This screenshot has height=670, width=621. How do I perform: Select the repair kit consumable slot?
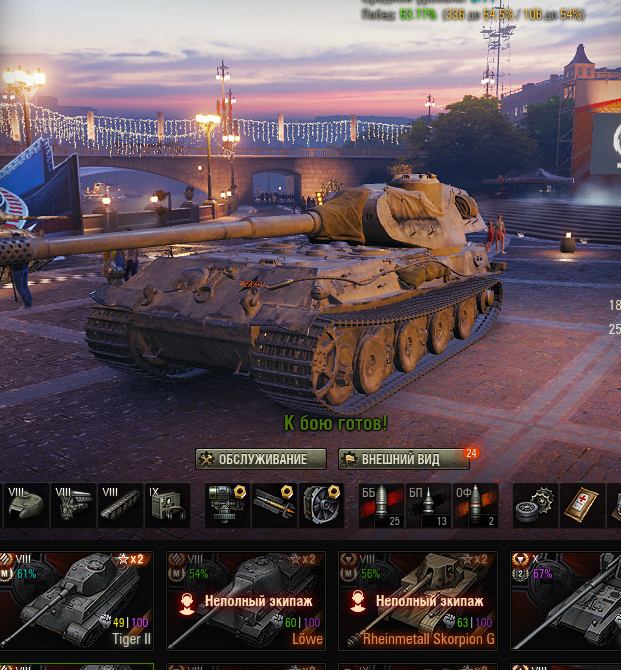point(533,505)
